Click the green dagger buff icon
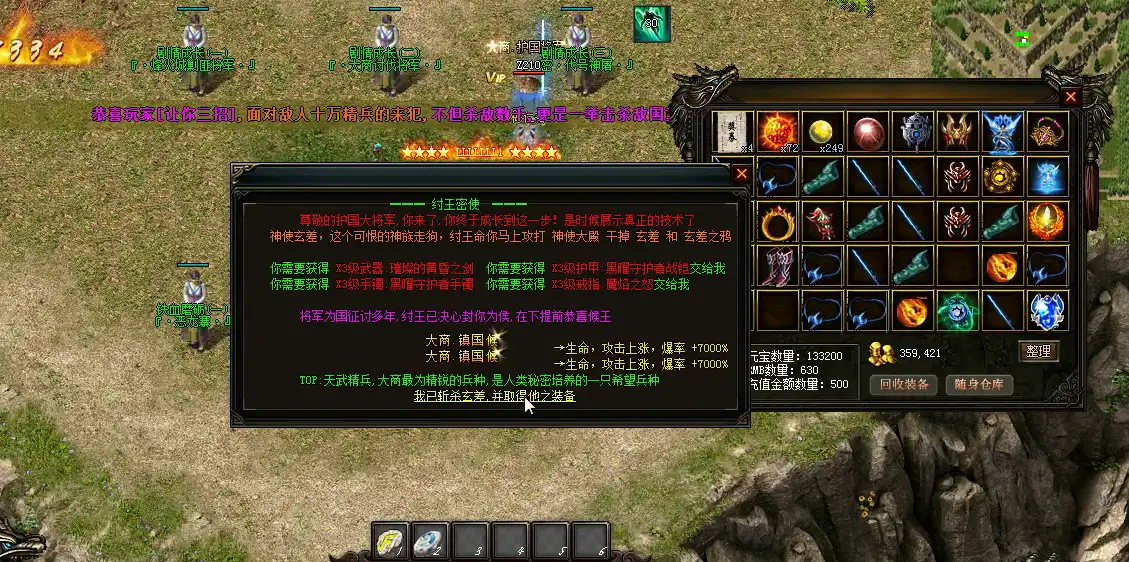The image size is (1129, 562). [x=651, y=24]
